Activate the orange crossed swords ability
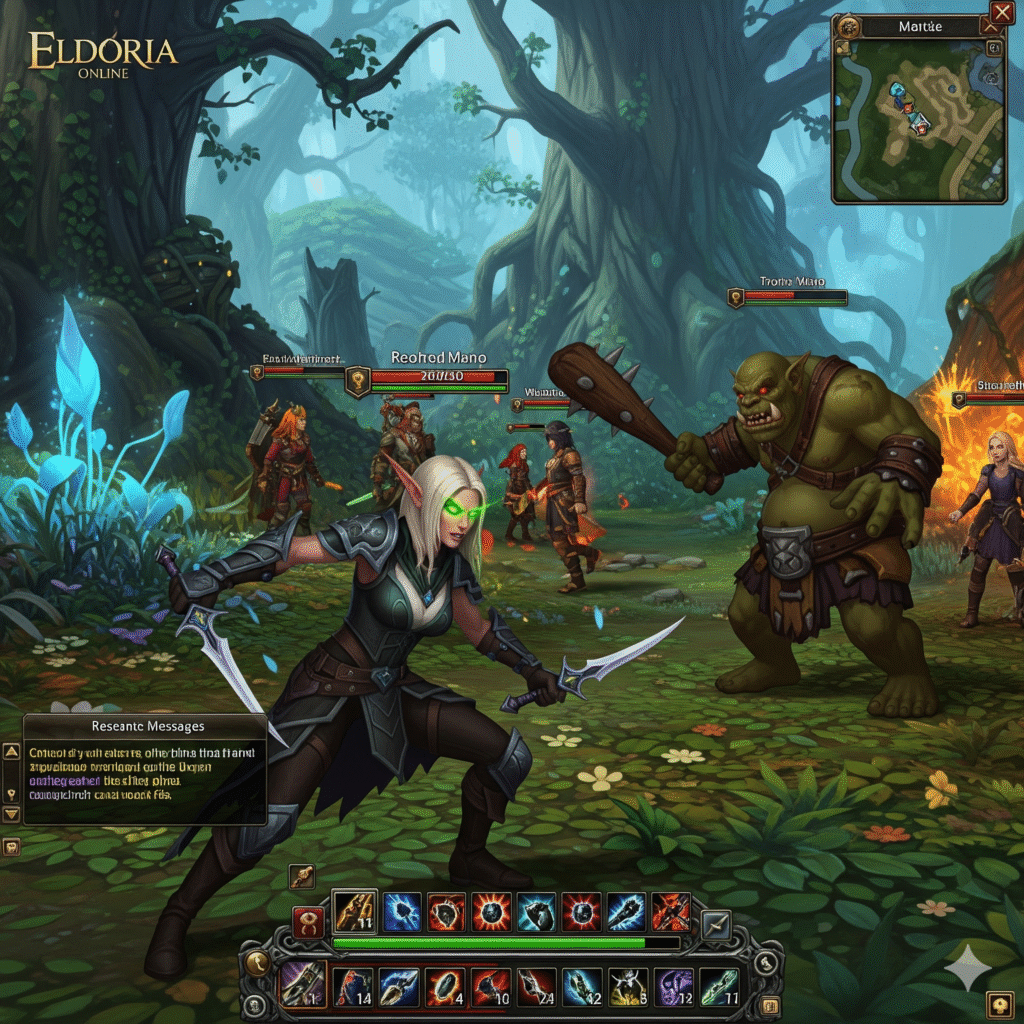Screen dimensions: 1024x1024 [671, 911]
